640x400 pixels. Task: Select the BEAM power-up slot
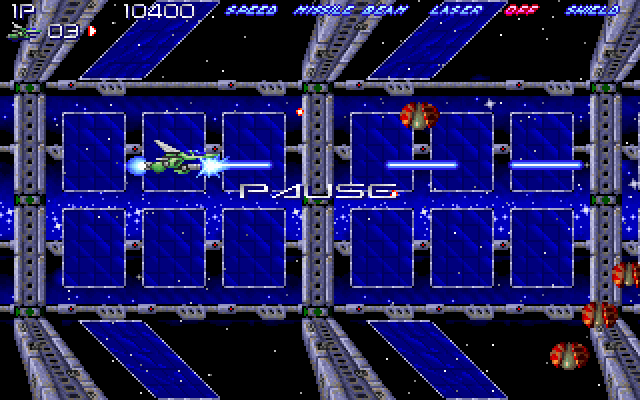point(372,11)
